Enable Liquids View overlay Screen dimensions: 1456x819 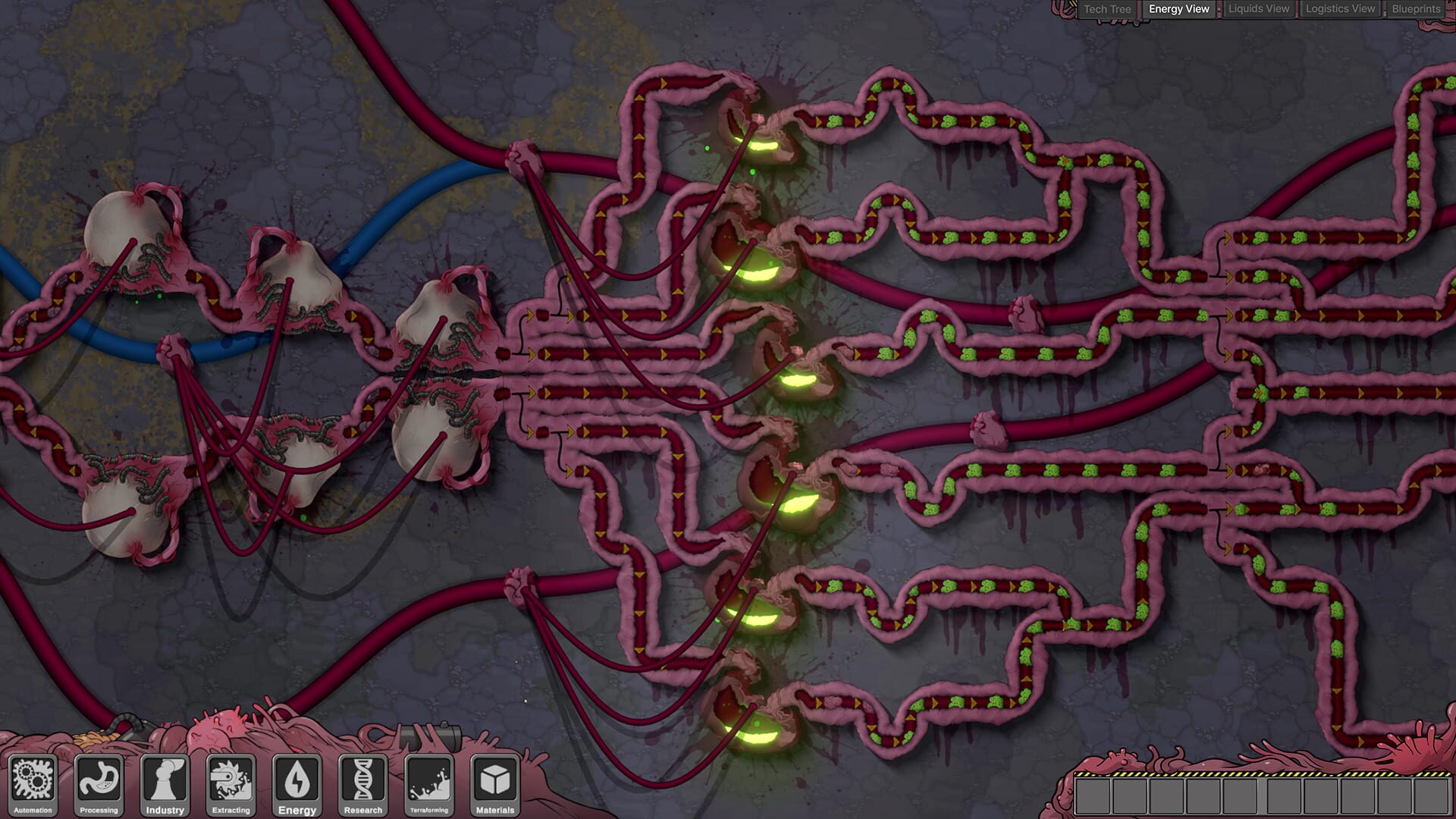[1259, 8]
